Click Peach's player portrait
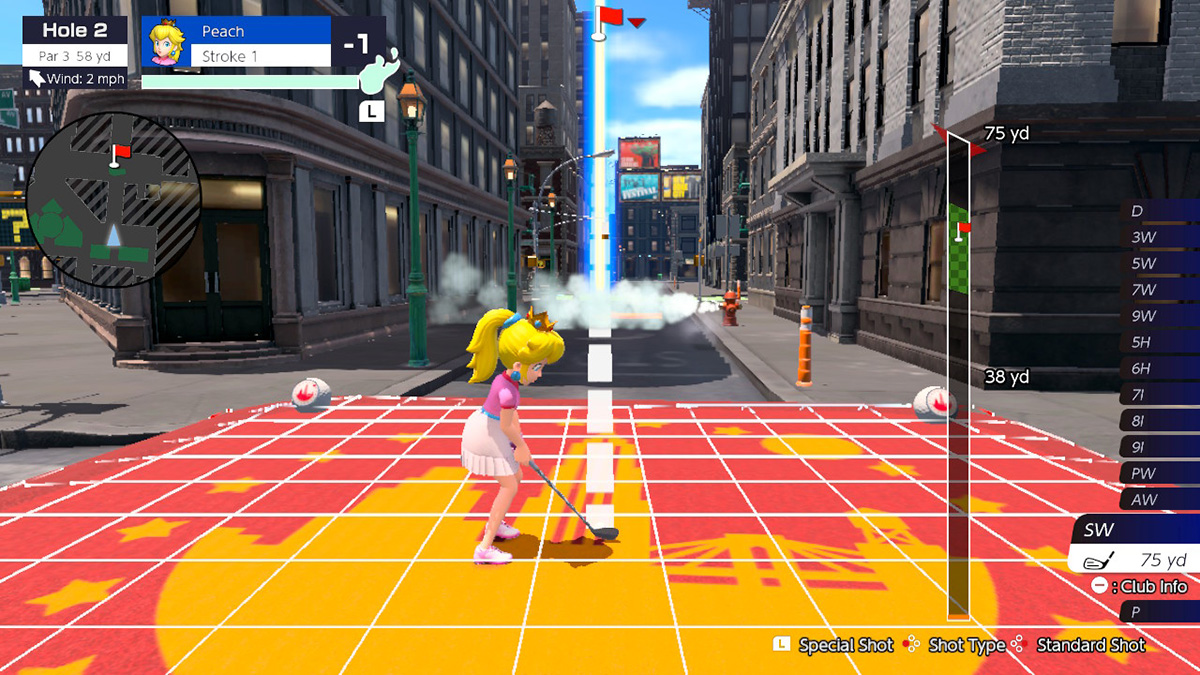1200x675 pixels. click(x=166, y=43)
